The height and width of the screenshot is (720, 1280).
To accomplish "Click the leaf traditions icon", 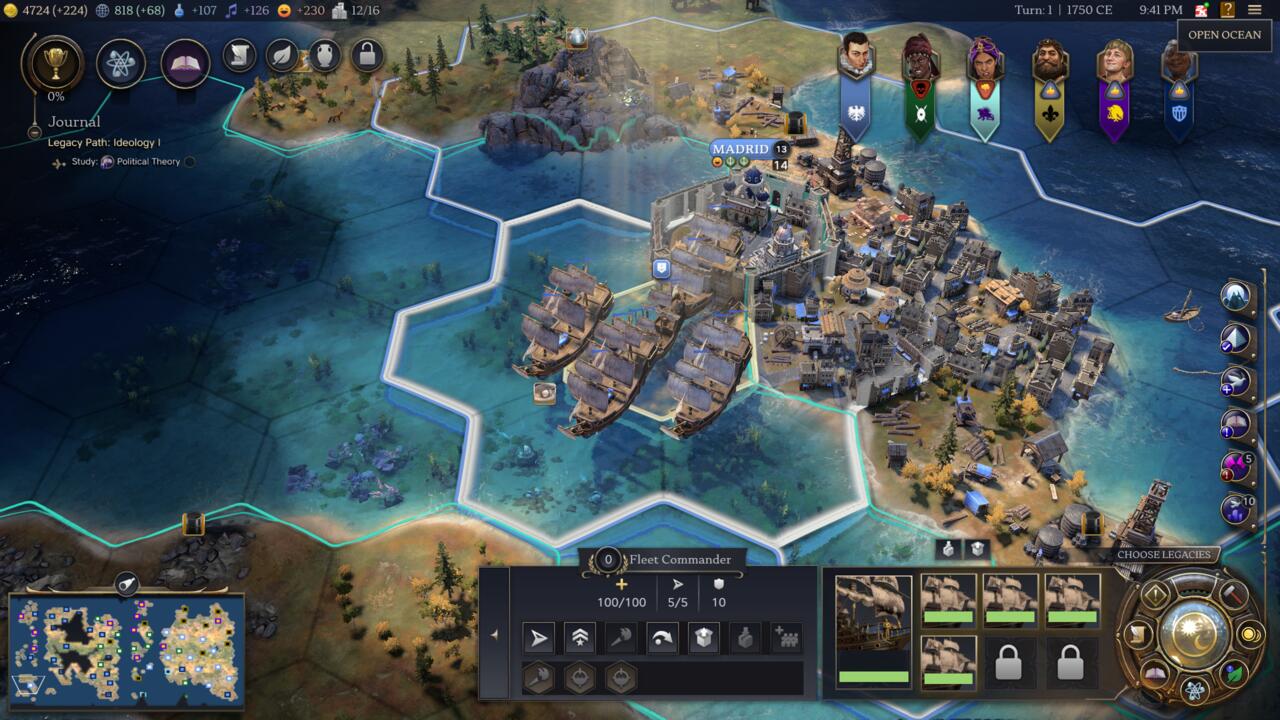I will (282, 56).
